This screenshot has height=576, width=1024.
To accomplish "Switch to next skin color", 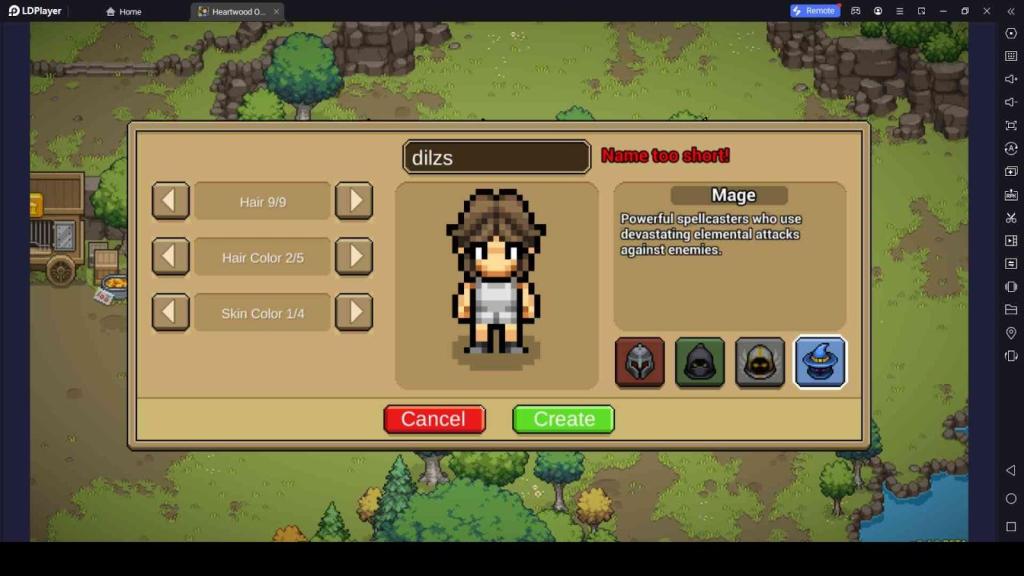I will pyautogui.click(x=354, y=313).
